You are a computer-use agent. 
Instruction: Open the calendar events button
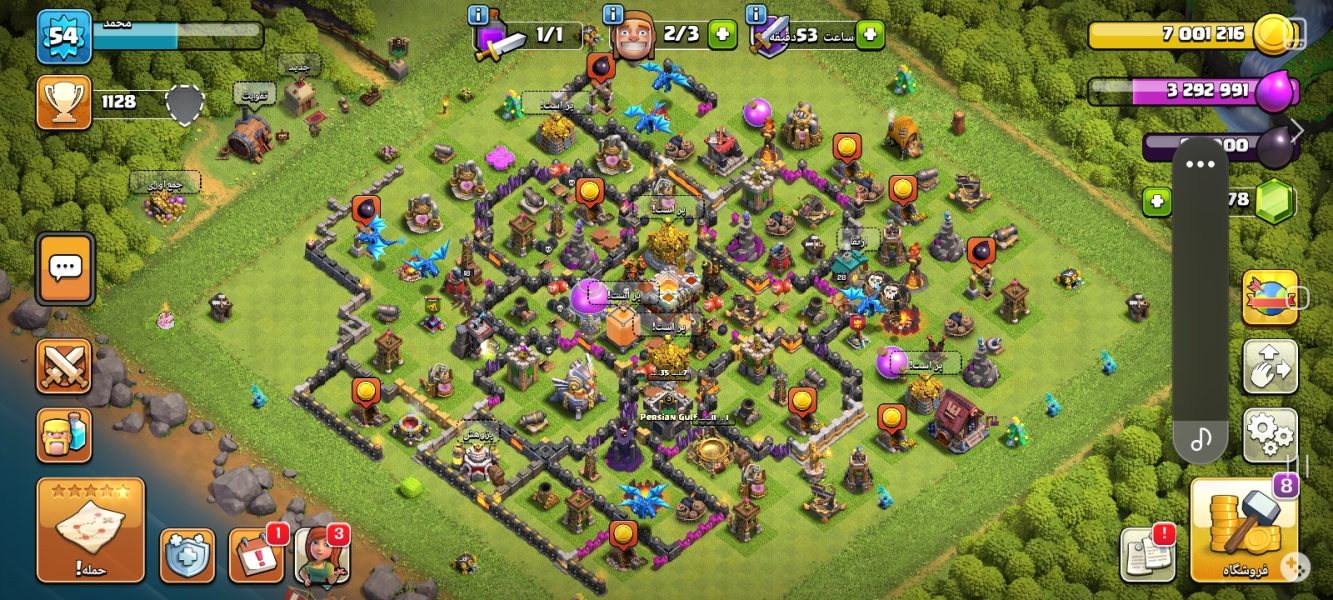point(256,556)
